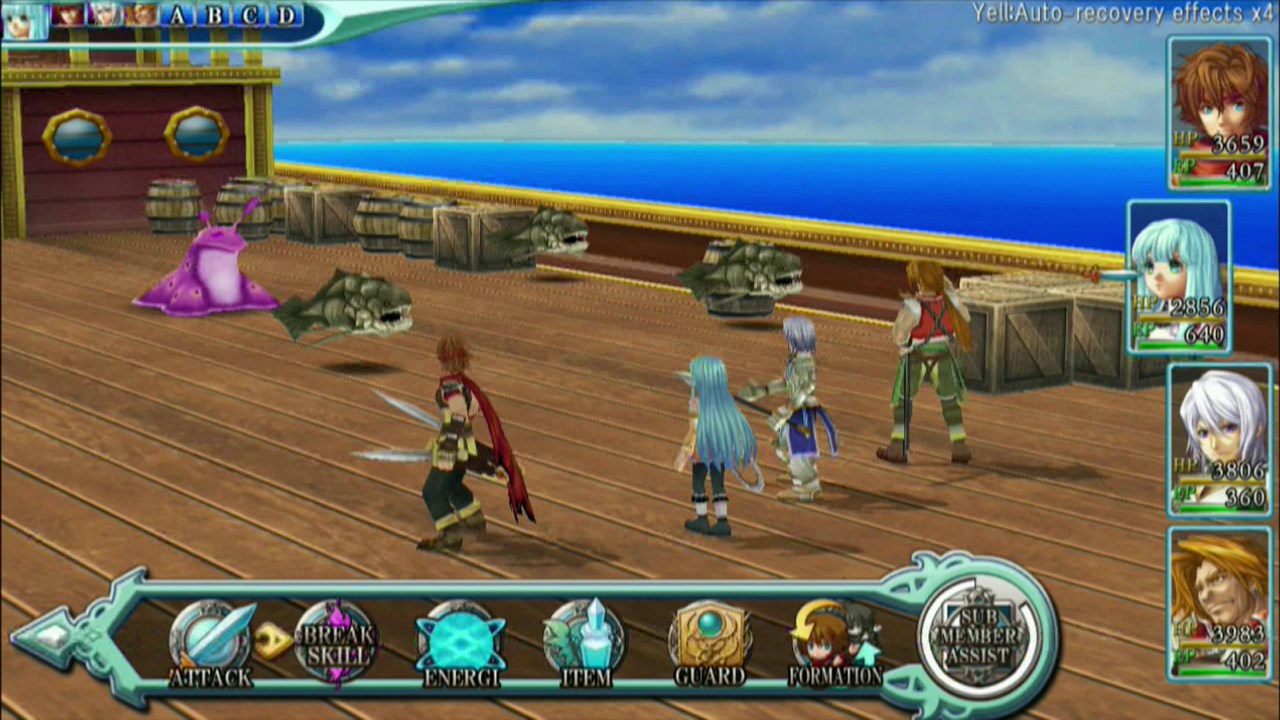Click enemy B in the turn order
1280x720 pixels.
point(214,15)
